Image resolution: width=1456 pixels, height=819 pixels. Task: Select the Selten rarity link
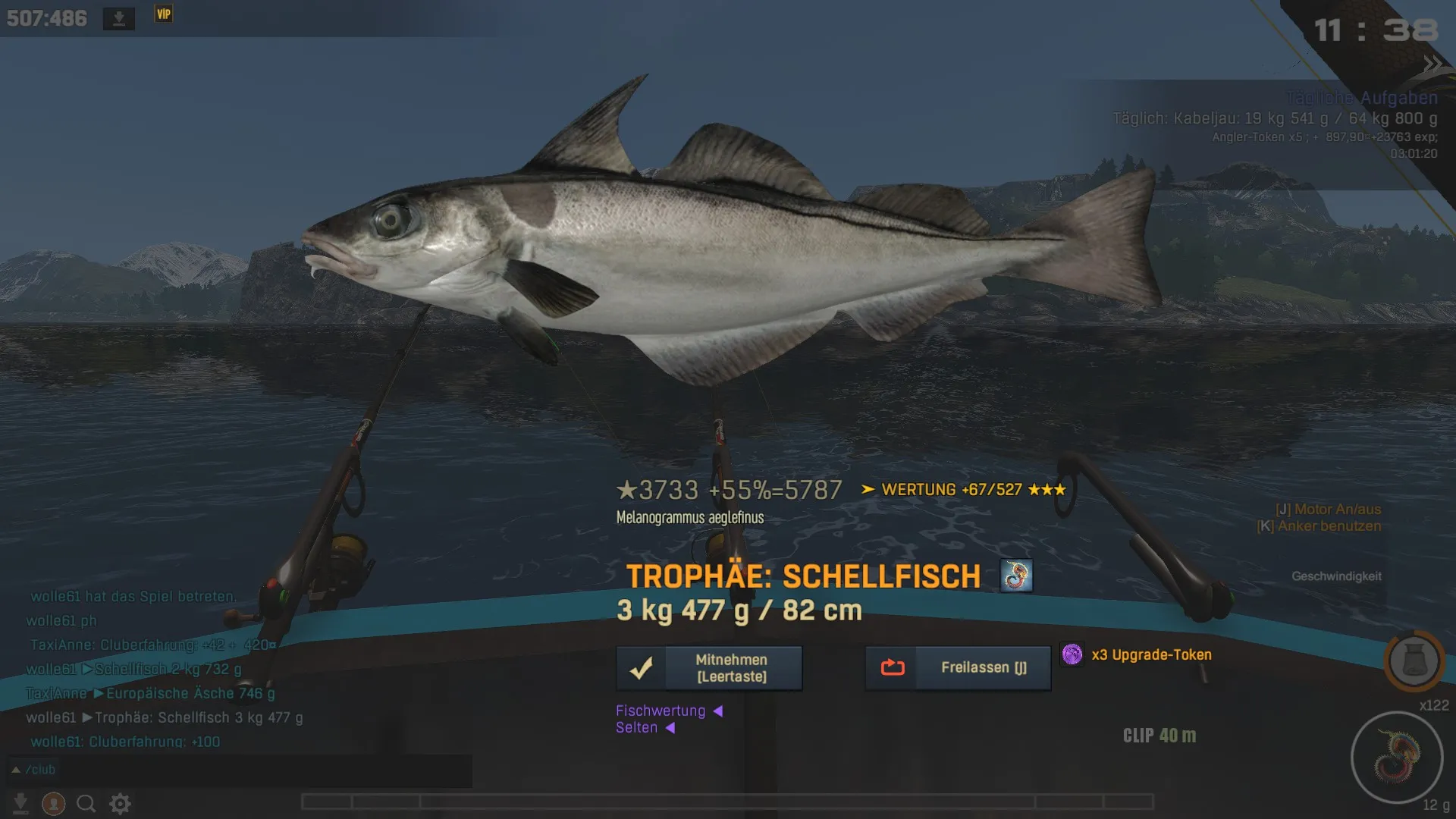tap(637, 728)
